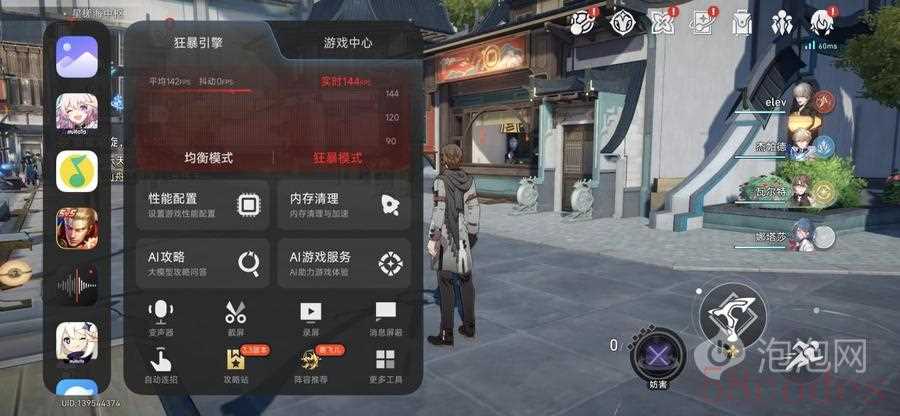Toggle 消息屏蔽 message blocking
This screenshot has height=416, width=900.
(x=385, y=319)
